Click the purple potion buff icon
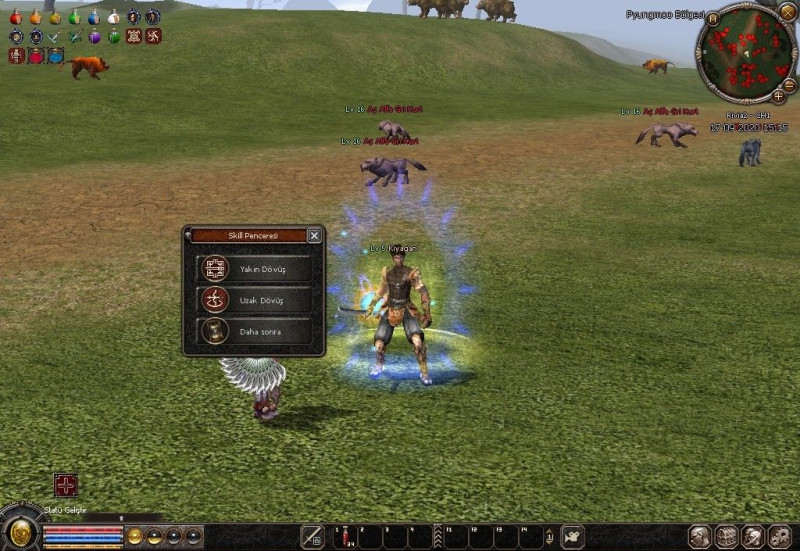The image size is (800, 551). 95,37
